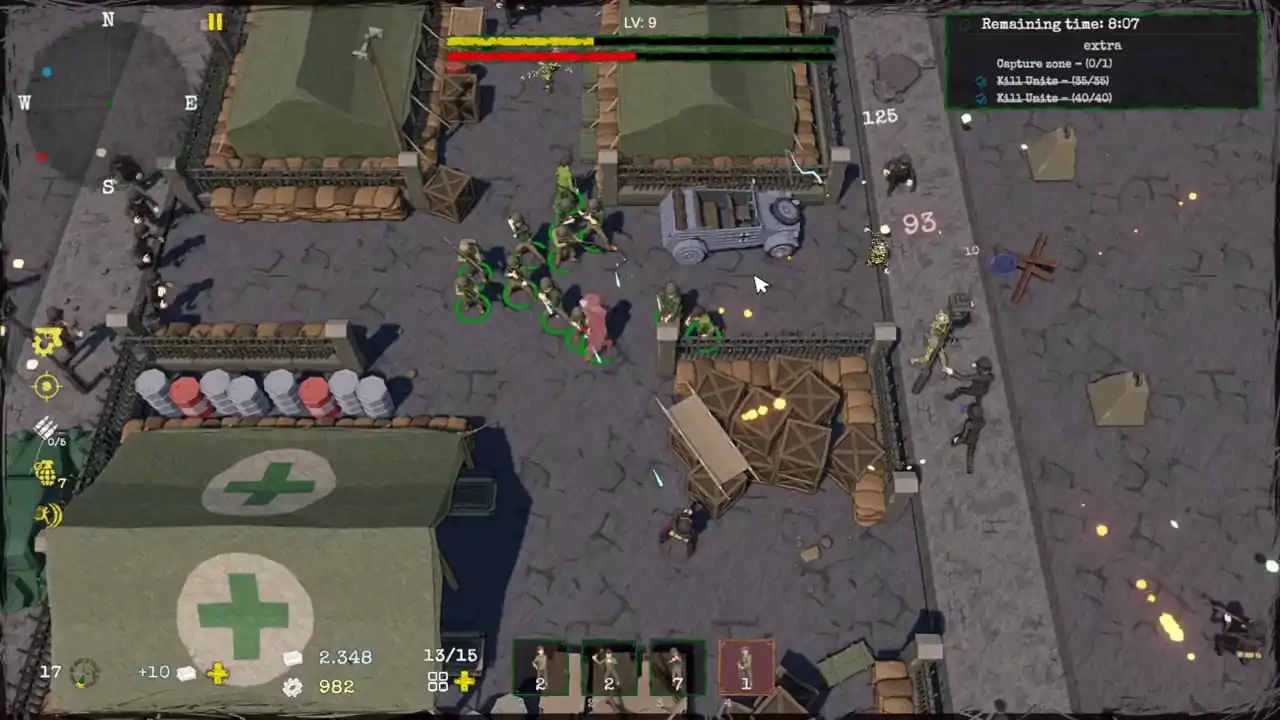
Task: Expand the extra objectives section
Action: click(1102, 44)
